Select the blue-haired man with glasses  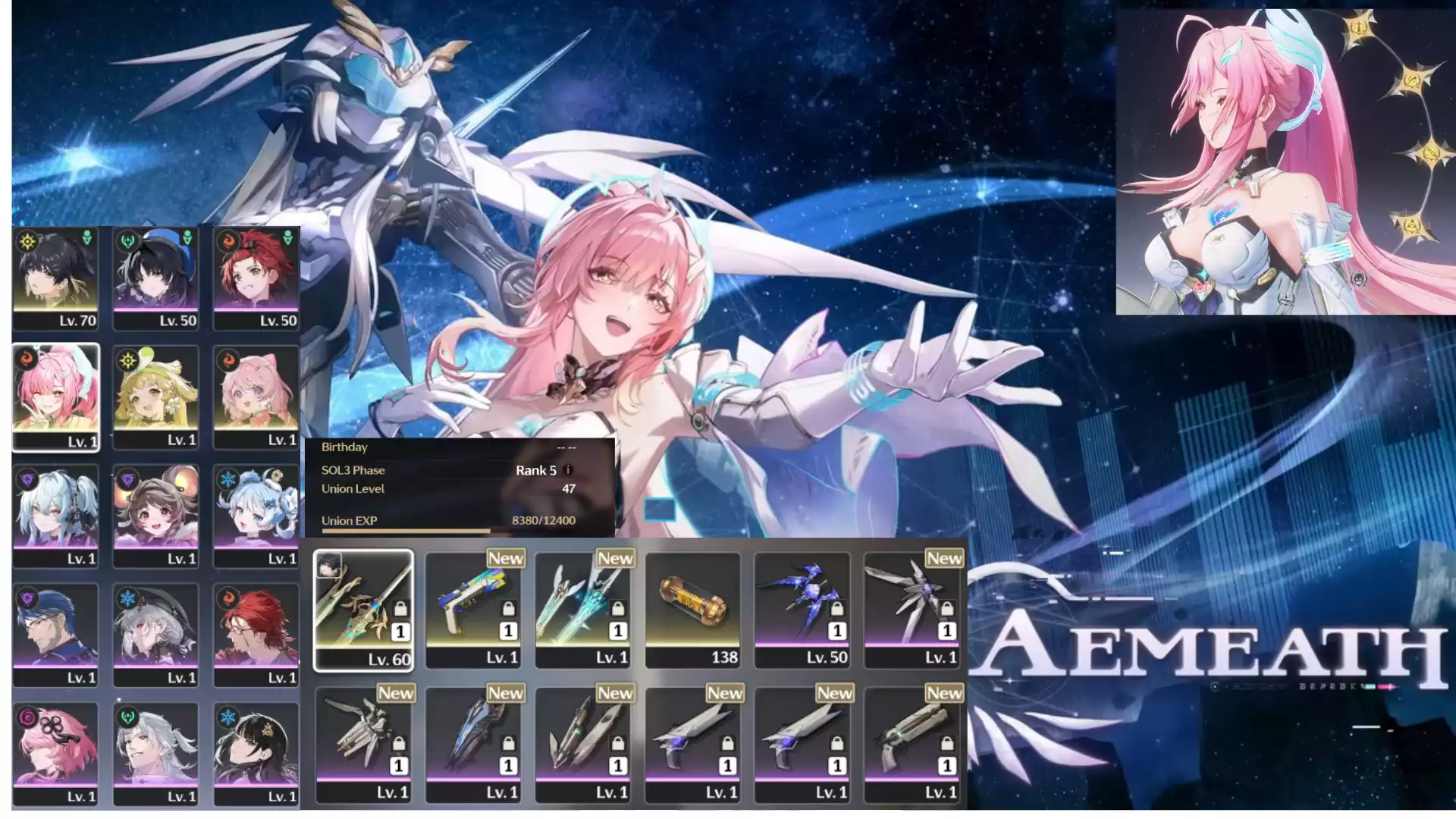point(56,635)
